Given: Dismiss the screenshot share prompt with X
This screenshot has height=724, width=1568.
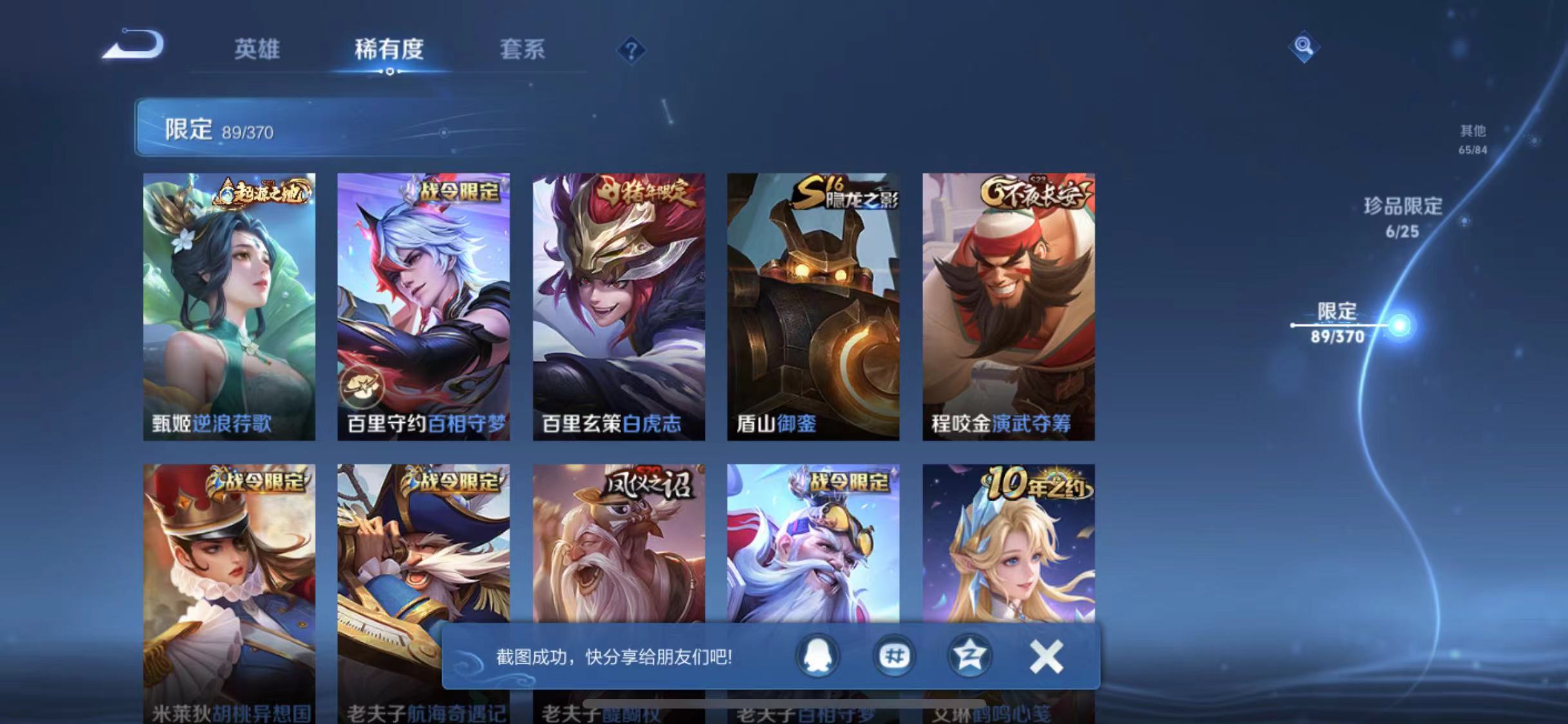Looking at the screenshot, I should coord(1047,656).
